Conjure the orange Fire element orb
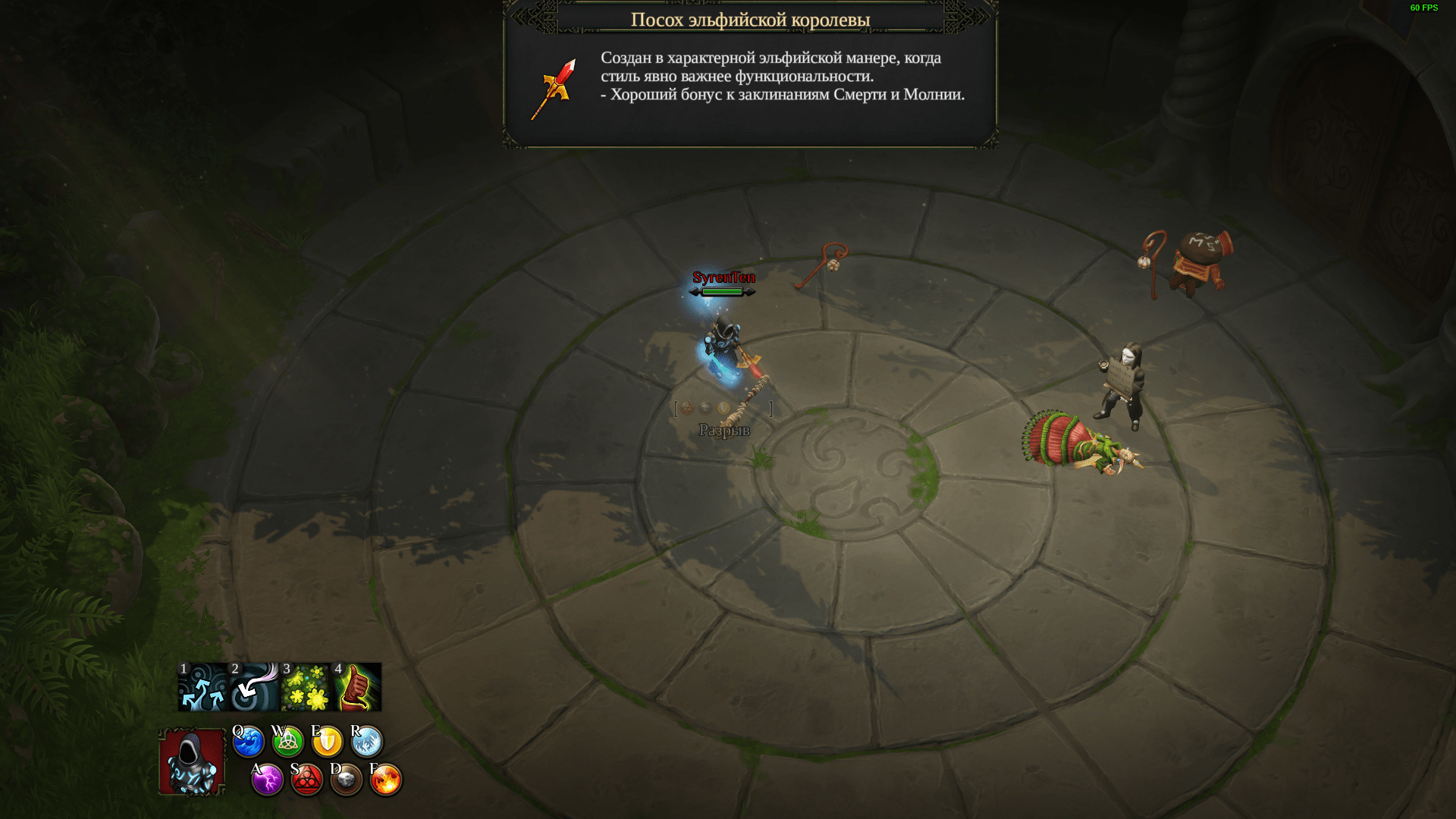1456x819 pixels. coord(386,780)
